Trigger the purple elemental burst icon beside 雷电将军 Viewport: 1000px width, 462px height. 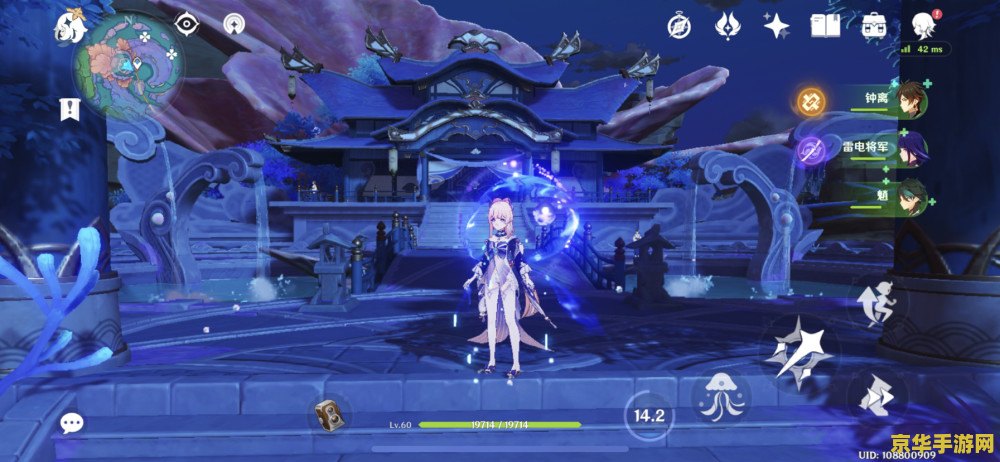(809, 152)
